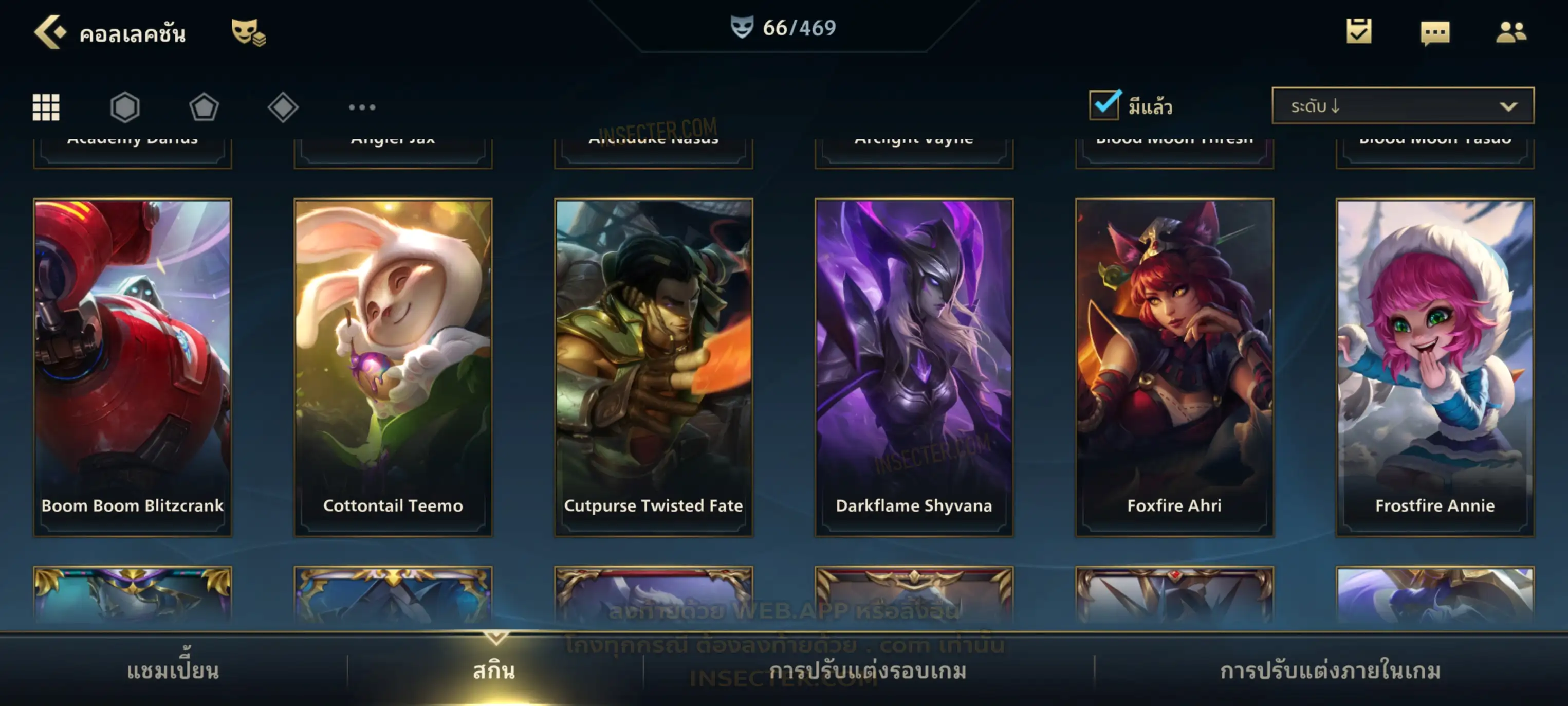This screenshot has height=706, width=1568.
Task: Choose the Cottontail Teemo skin card
Action: (x=393, y=367)
